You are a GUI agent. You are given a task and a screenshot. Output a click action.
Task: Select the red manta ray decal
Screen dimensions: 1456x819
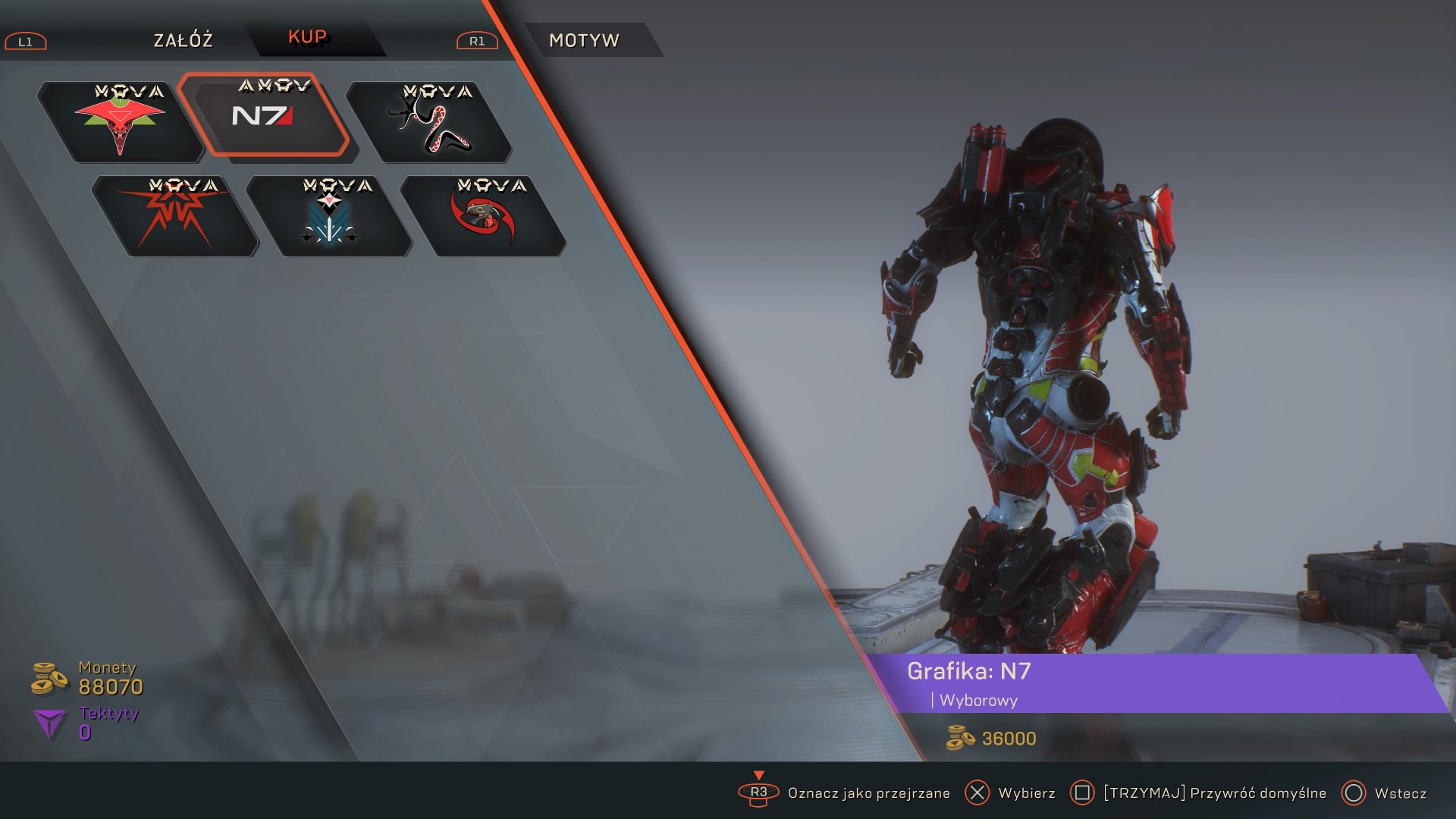(120, 123)
